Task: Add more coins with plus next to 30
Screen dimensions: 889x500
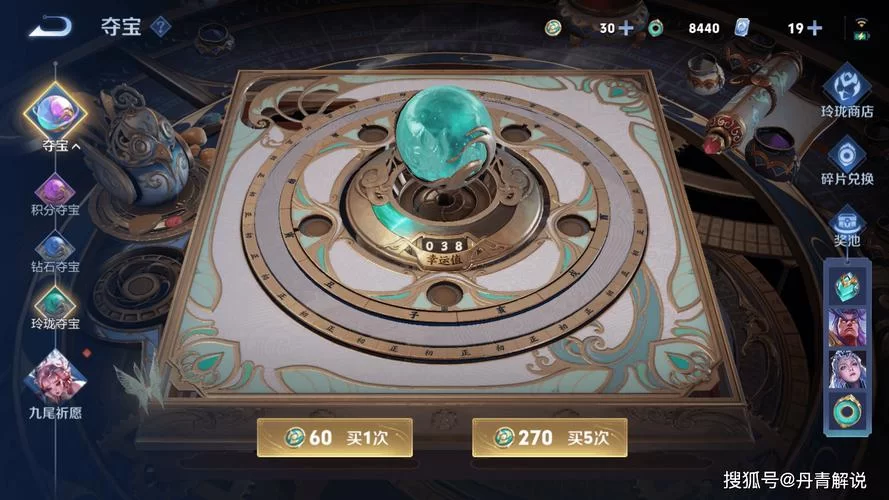Action: (627, 28)
